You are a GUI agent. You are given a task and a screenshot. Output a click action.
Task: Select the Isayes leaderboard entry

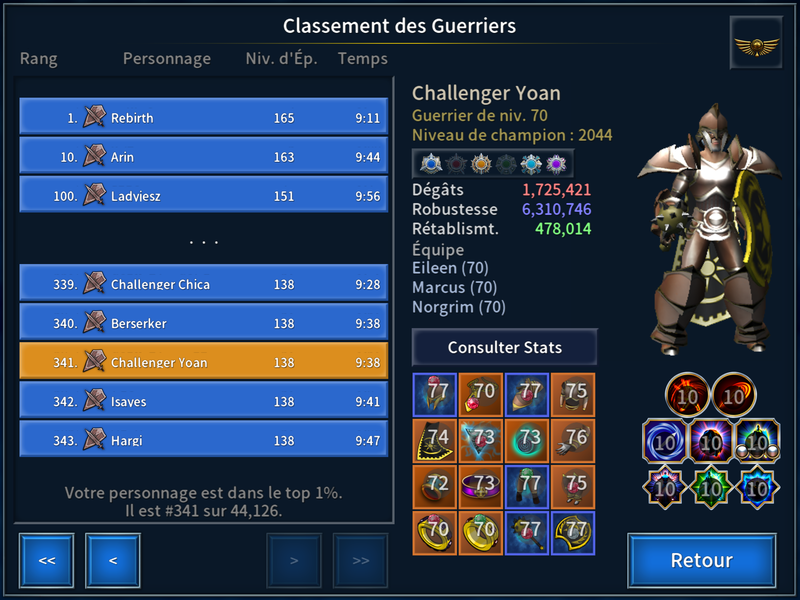point(203,401)
